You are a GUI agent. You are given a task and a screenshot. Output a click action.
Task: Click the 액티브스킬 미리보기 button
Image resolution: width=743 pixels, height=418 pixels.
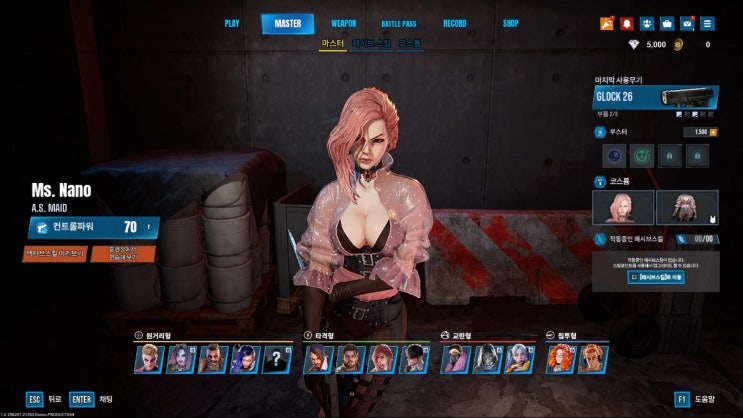coord(56,253)
